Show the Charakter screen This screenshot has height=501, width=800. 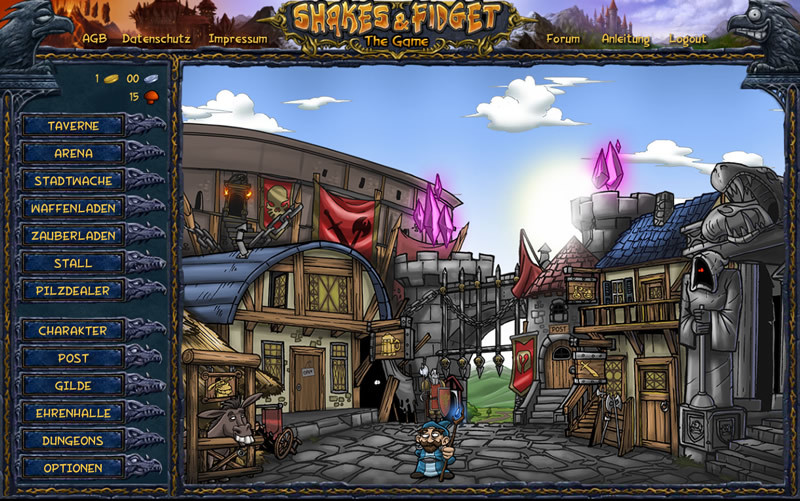73,330
